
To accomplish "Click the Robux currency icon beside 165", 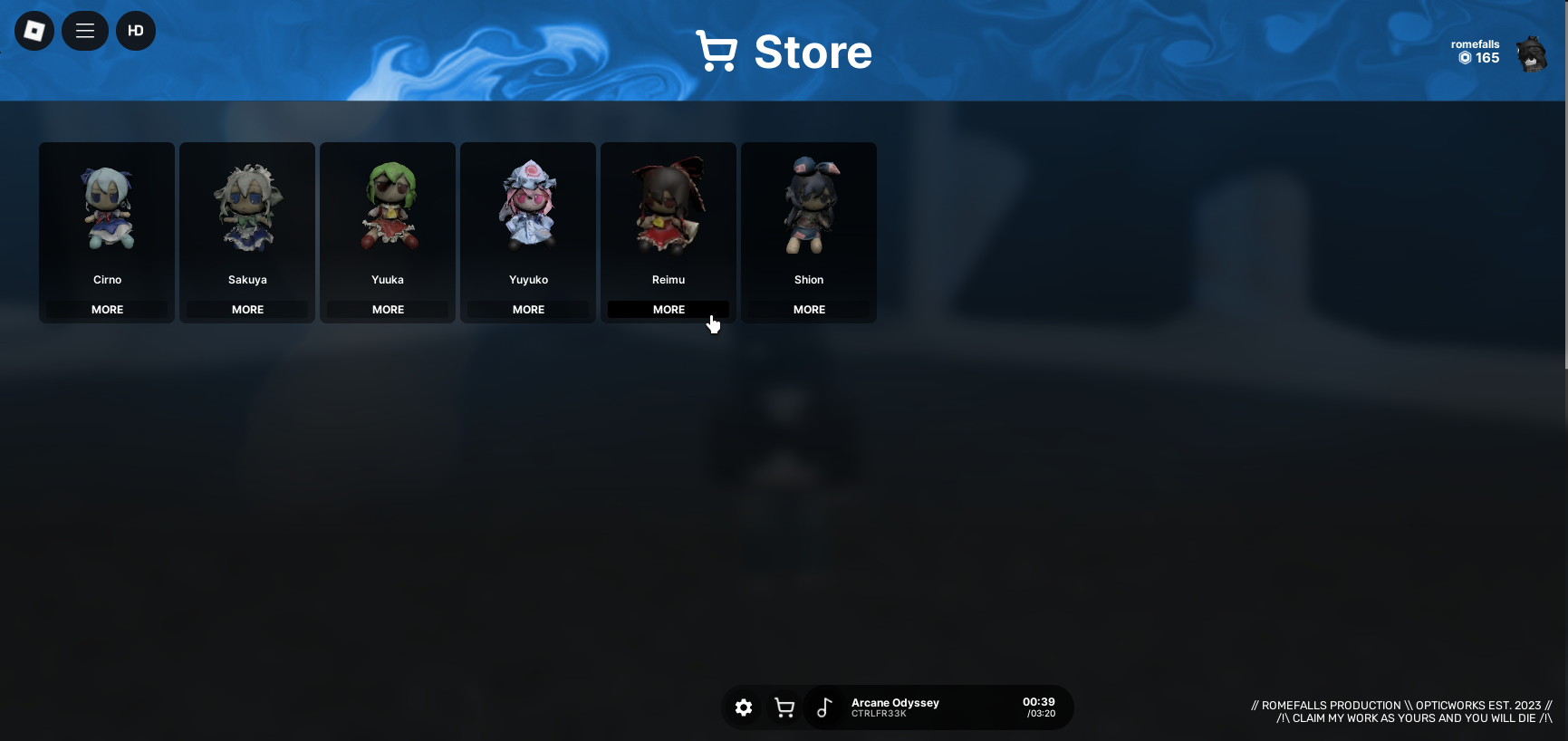I will (x=1465, y=58).
